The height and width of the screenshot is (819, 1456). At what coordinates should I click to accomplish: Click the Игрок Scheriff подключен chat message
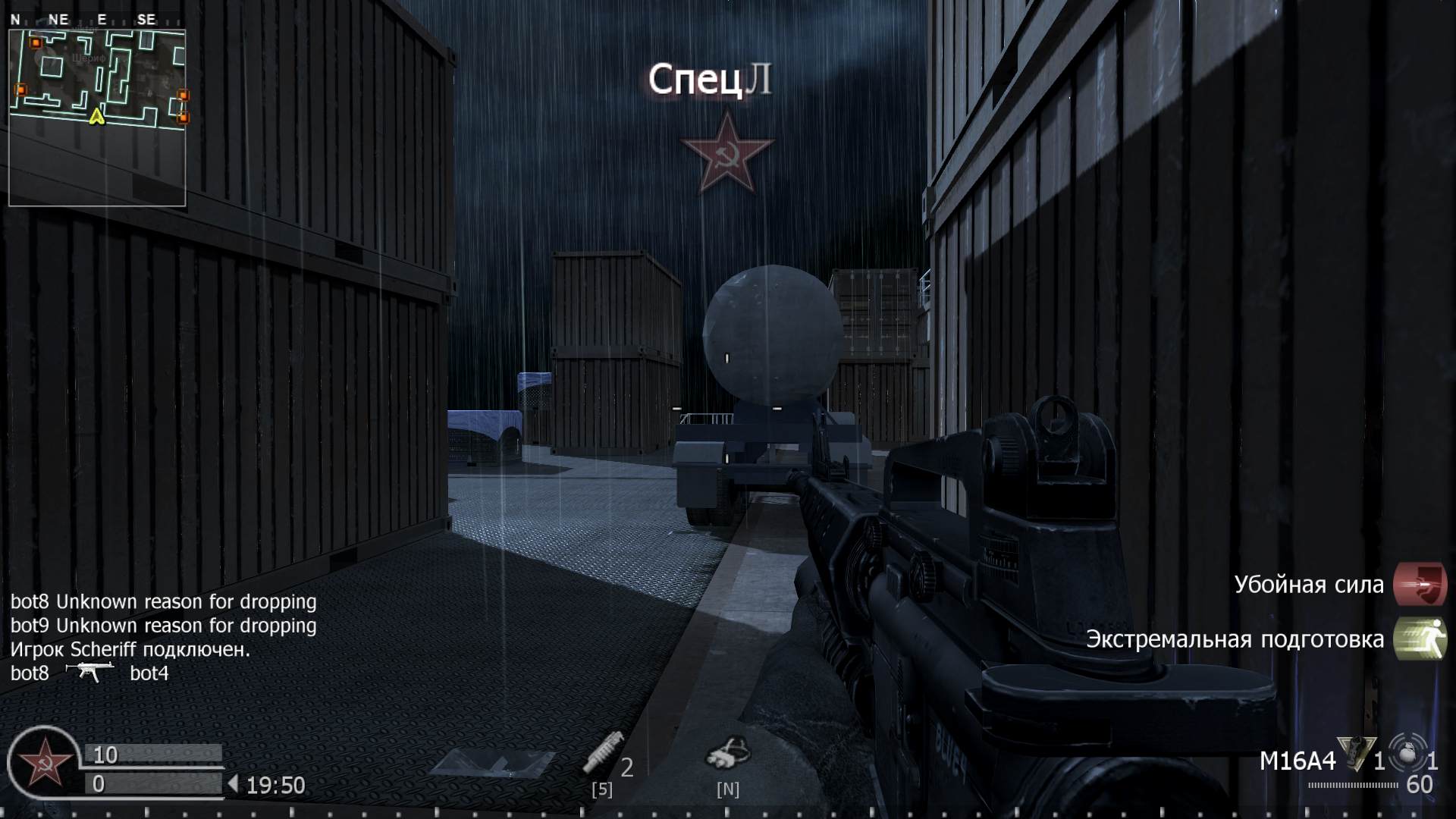pos(130,650)
